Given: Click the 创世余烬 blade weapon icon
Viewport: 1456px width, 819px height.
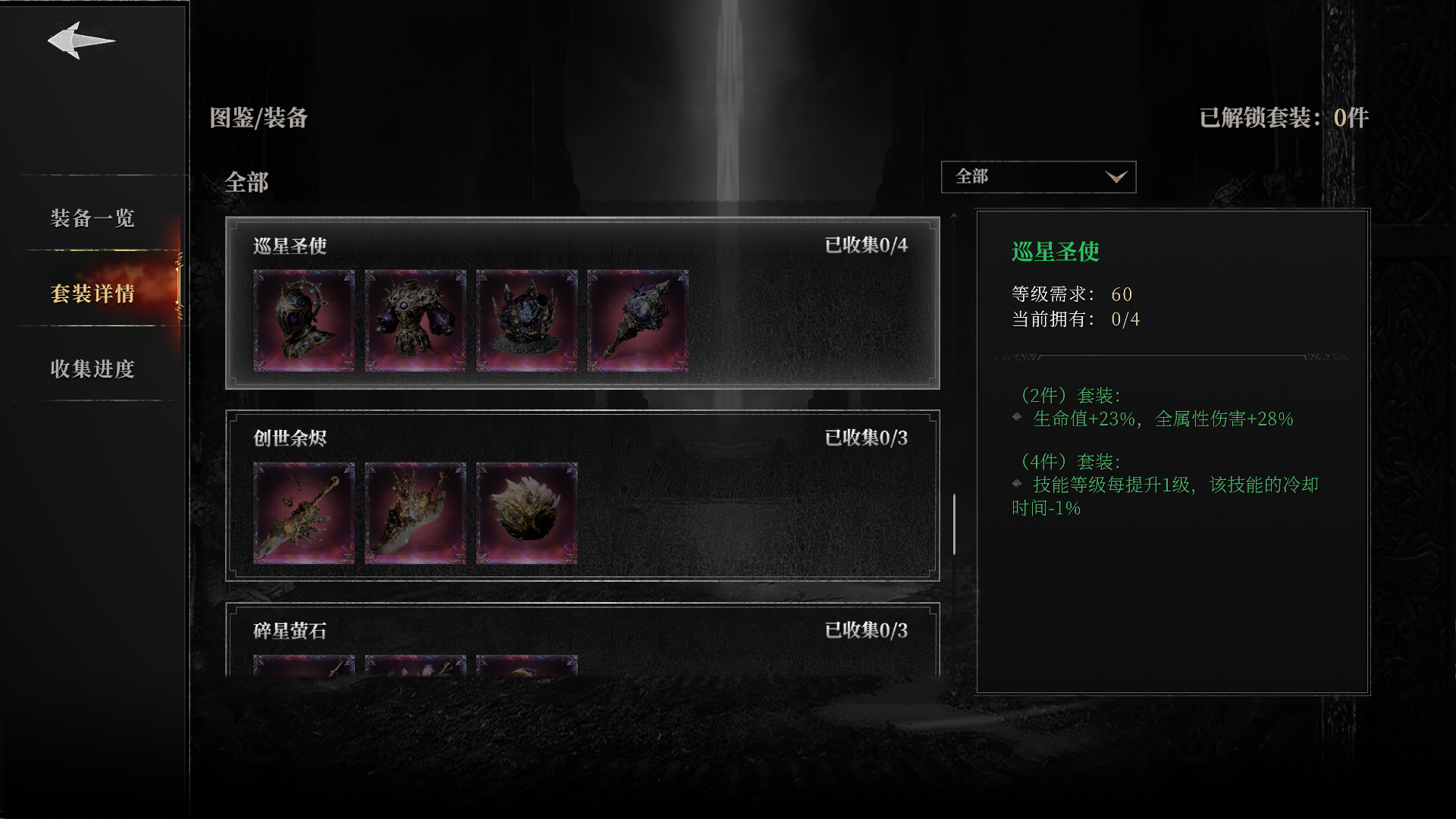Looking at the screenshot, I should click(416, 513).
